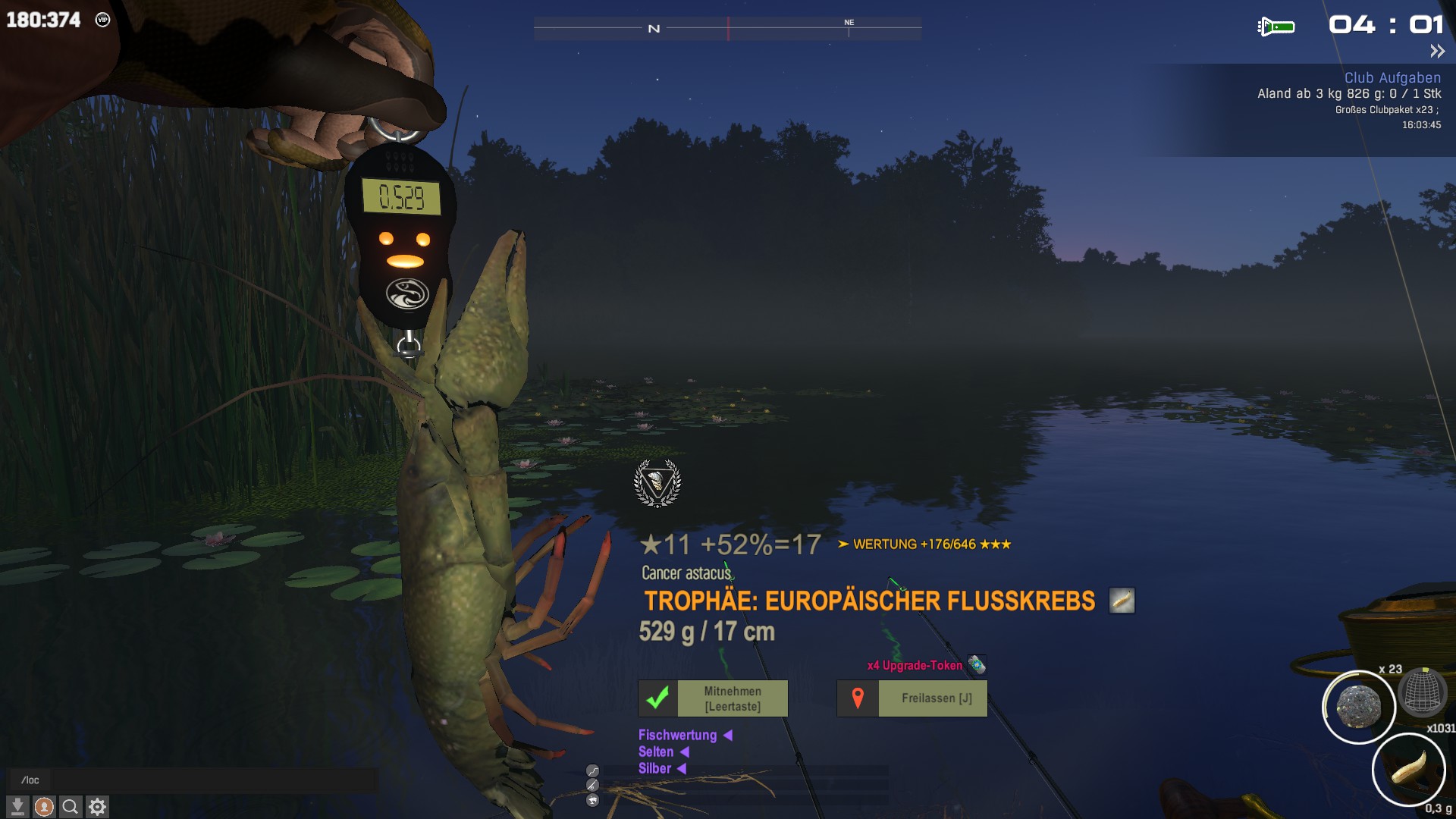Click the VIP badge
1456x819 pixels.
[103, 20]
